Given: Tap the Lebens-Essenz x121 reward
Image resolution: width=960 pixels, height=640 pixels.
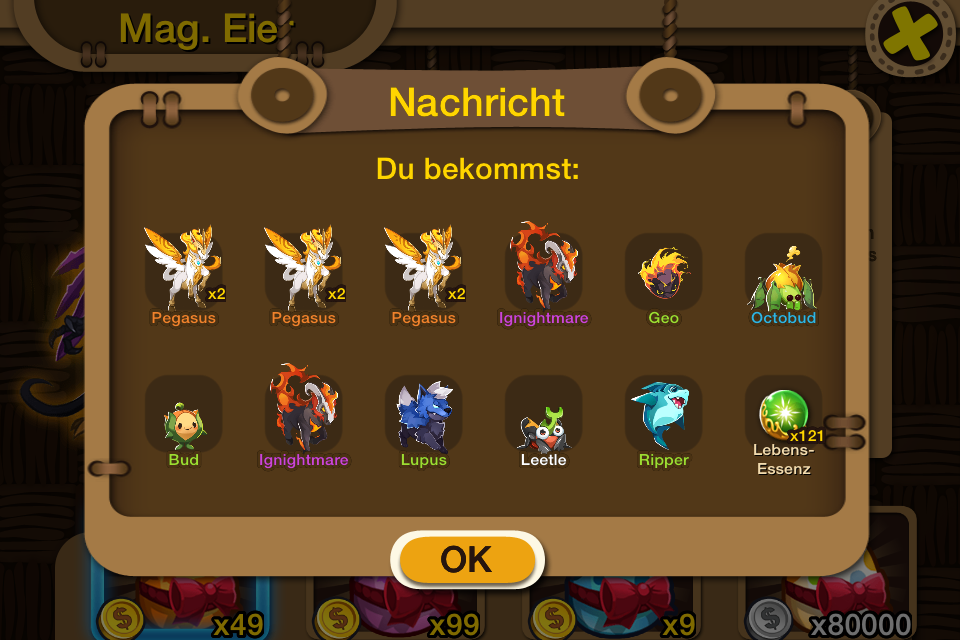Looking at the screenshot, I should pyautogui.click(x=783, y=414).
